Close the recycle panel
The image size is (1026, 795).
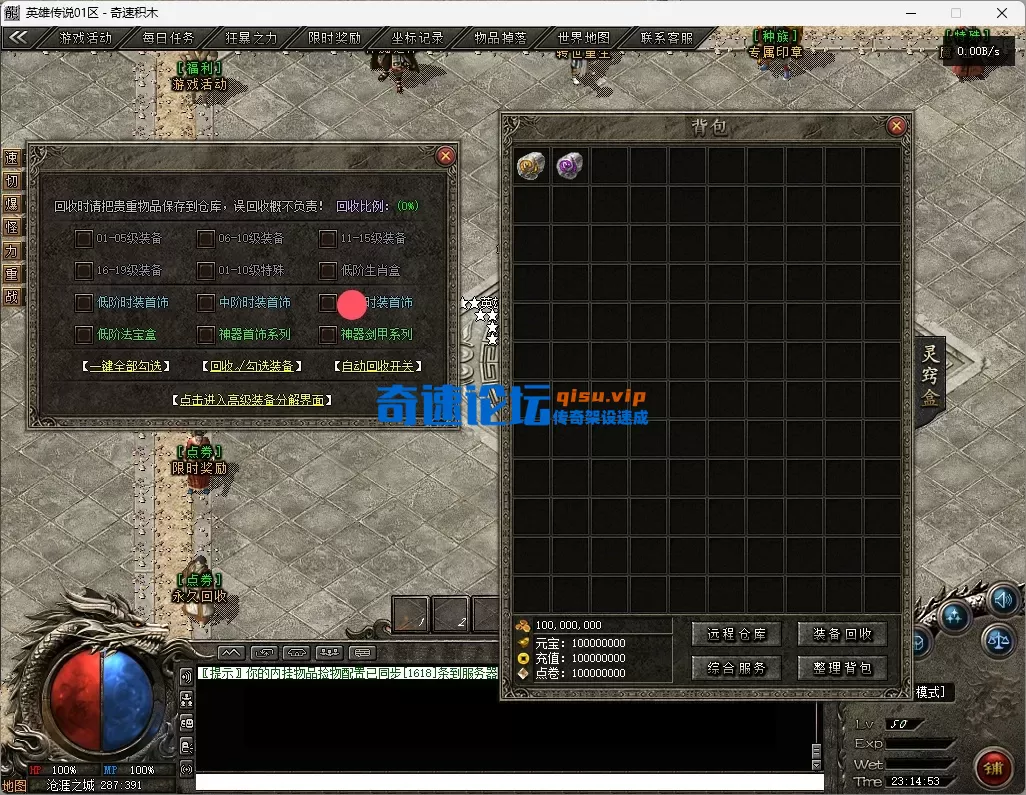(x=446, y=156)
